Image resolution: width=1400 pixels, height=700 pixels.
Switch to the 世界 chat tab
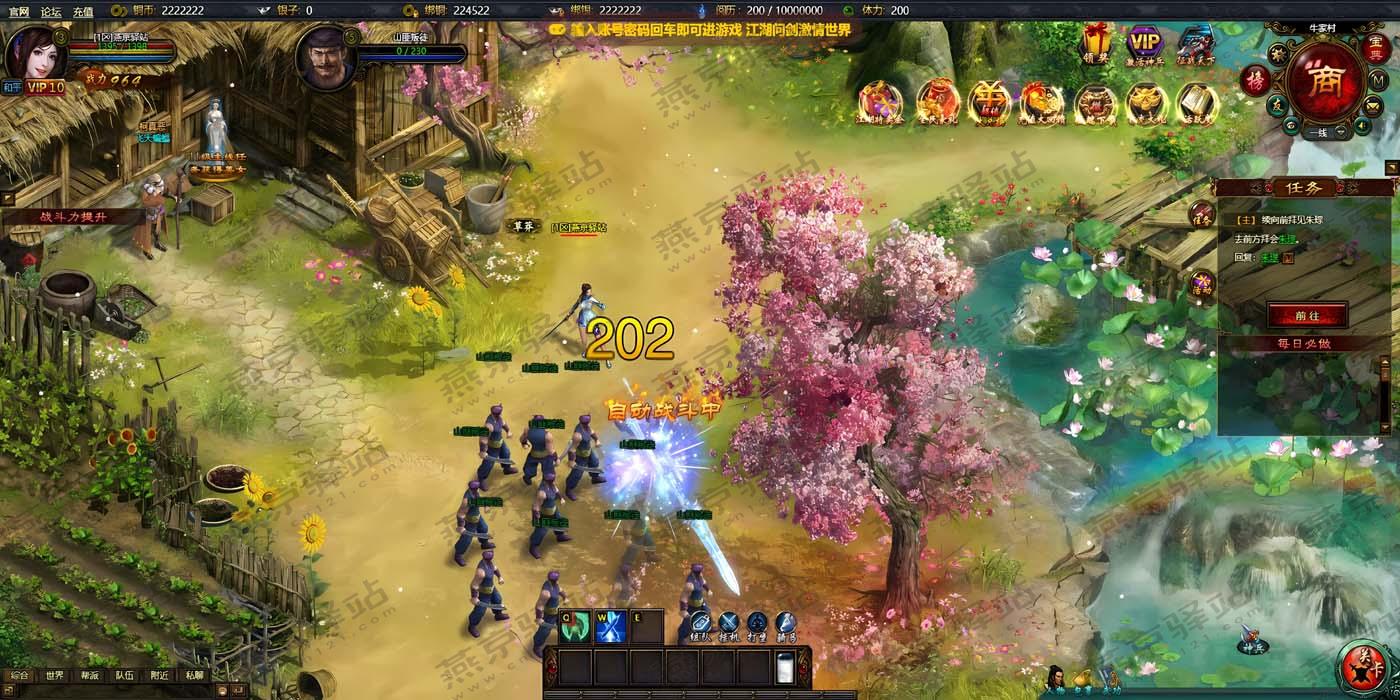click(x=54, y=675)
